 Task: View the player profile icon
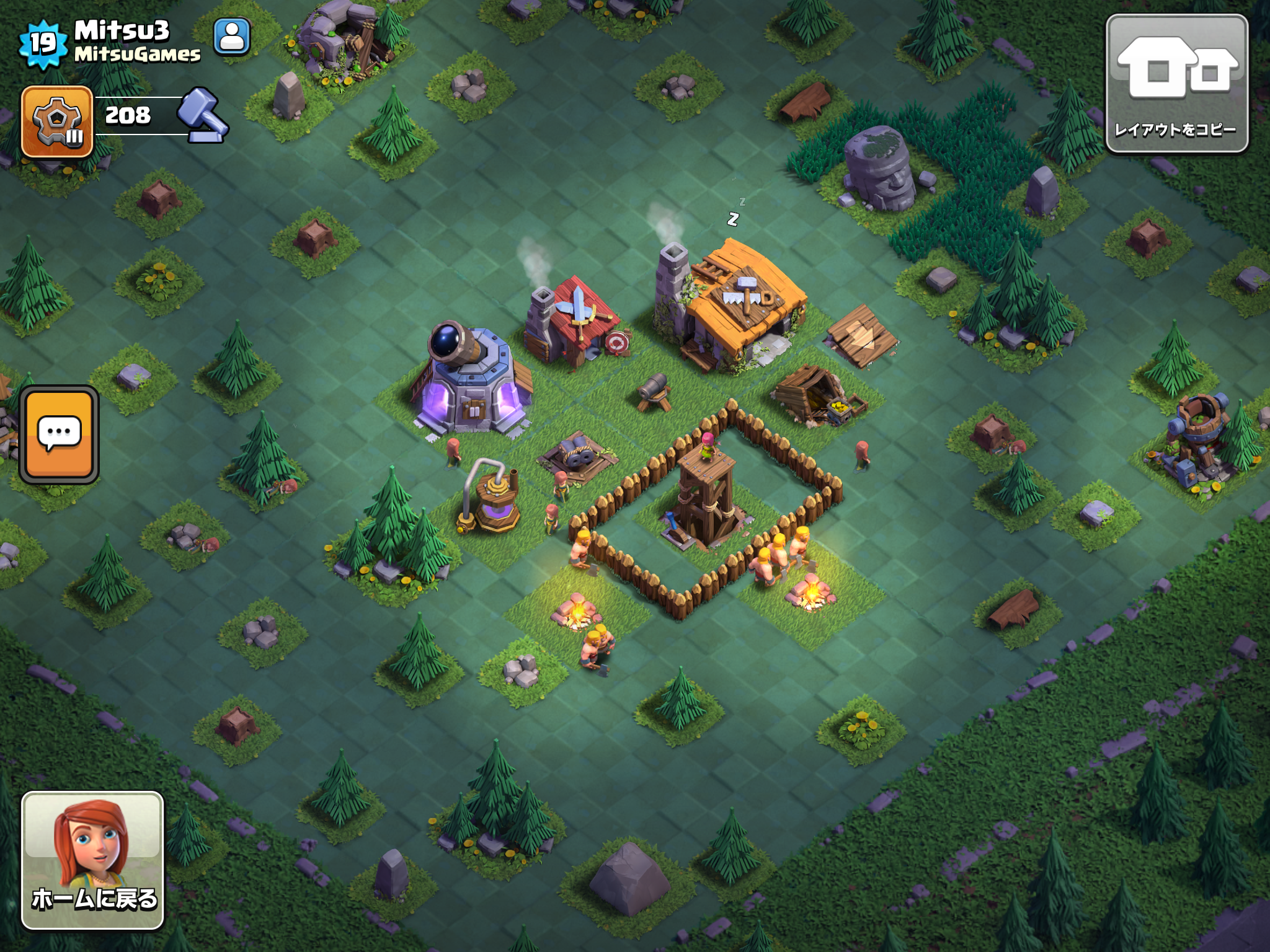[232, 37]
